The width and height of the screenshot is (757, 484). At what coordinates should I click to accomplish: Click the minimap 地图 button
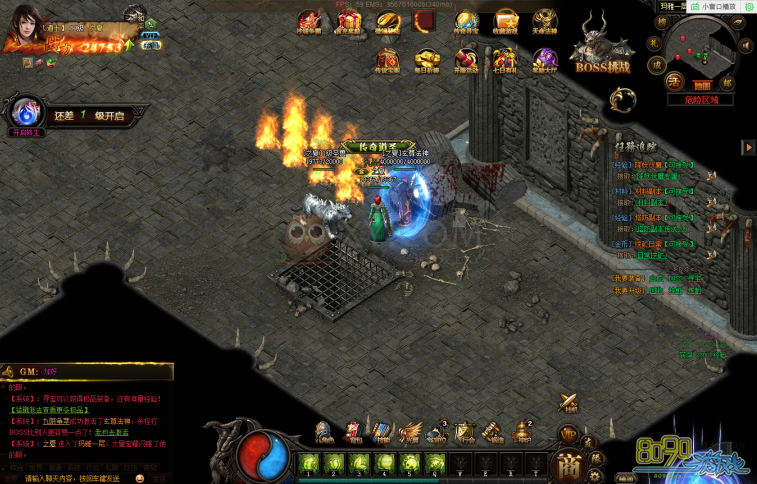[703, 86]
